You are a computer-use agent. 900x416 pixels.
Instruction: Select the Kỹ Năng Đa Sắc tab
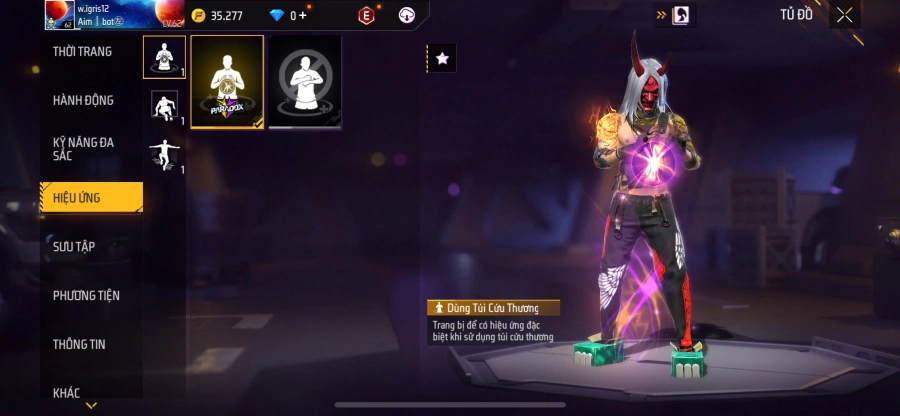(x=83, y=149)
